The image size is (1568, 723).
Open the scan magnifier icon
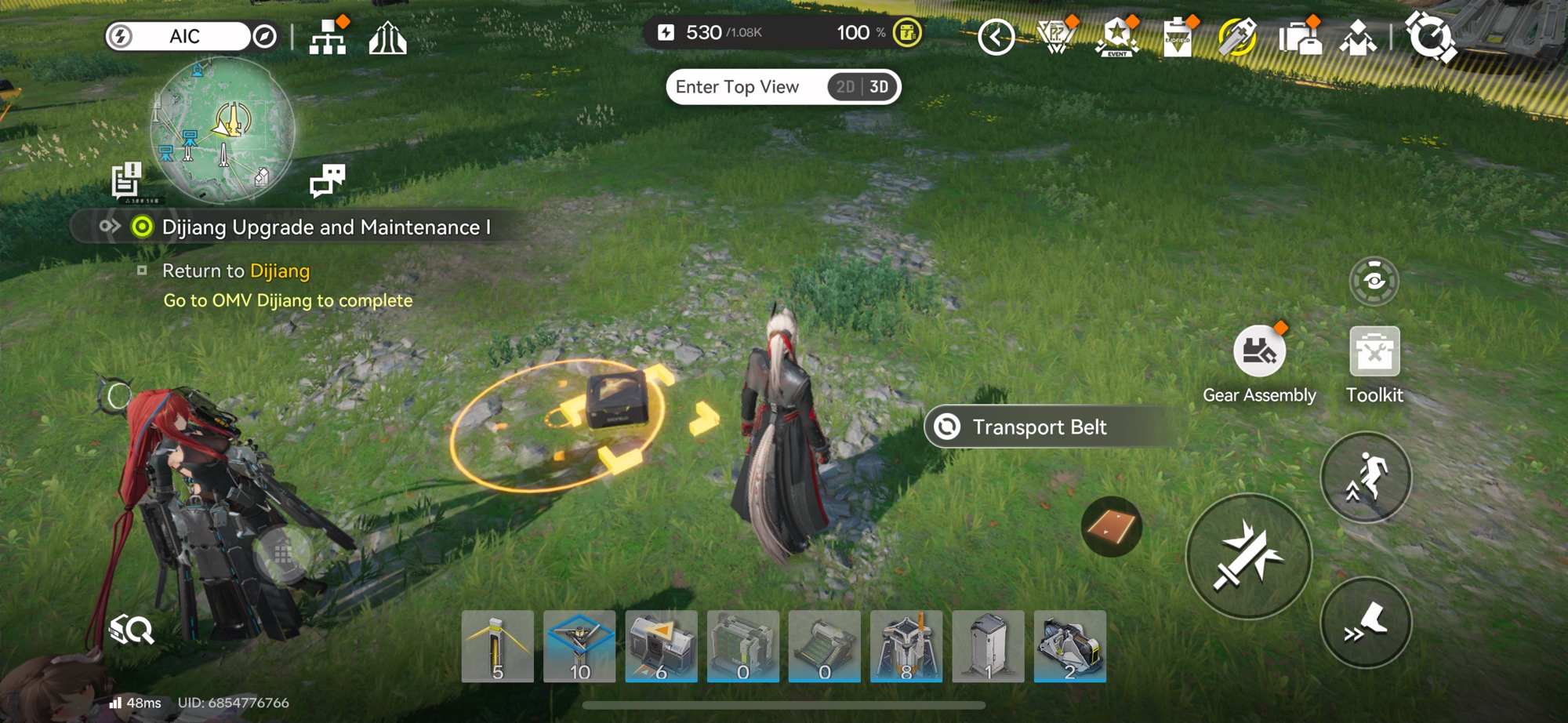(x=132, y=629)
